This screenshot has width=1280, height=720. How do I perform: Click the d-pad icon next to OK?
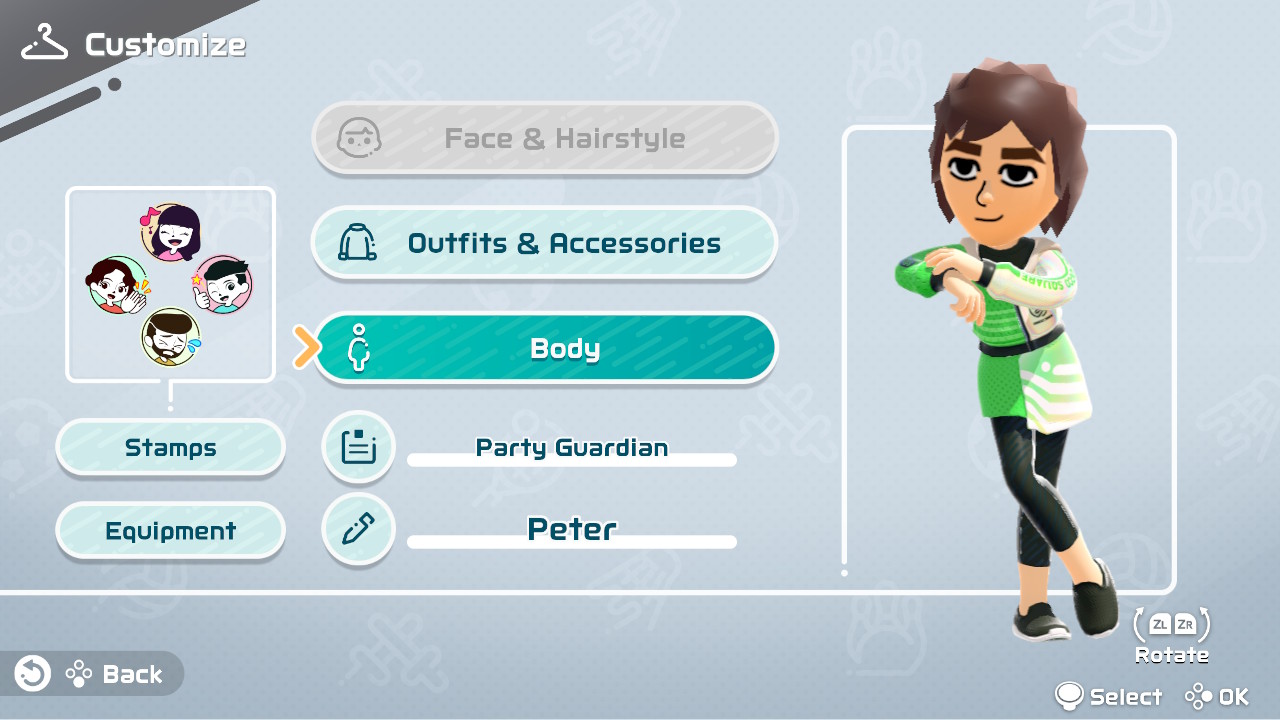pos(1200,696)
